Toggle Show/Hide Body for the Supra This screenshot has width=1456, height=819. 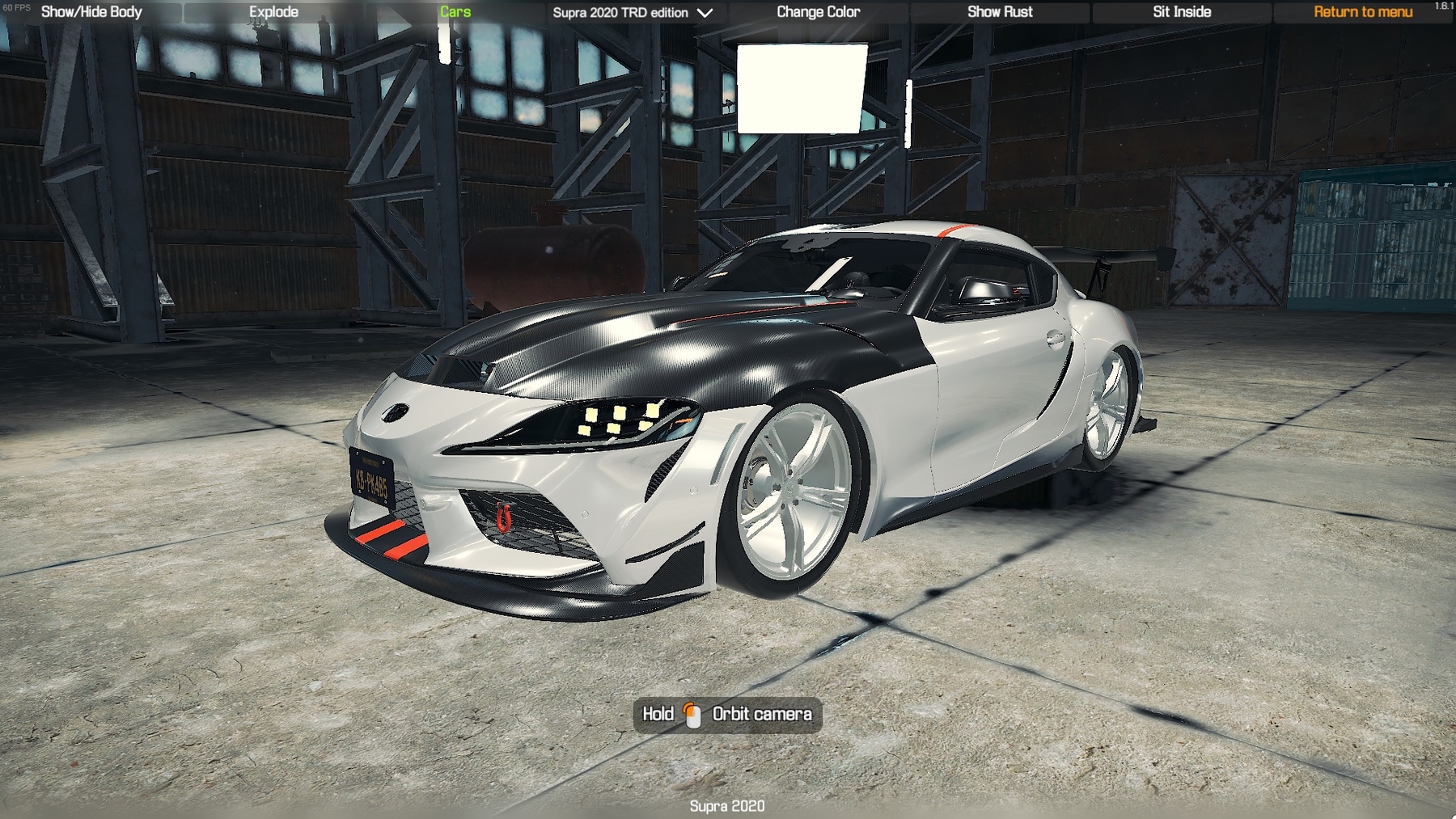coord(91,12)
